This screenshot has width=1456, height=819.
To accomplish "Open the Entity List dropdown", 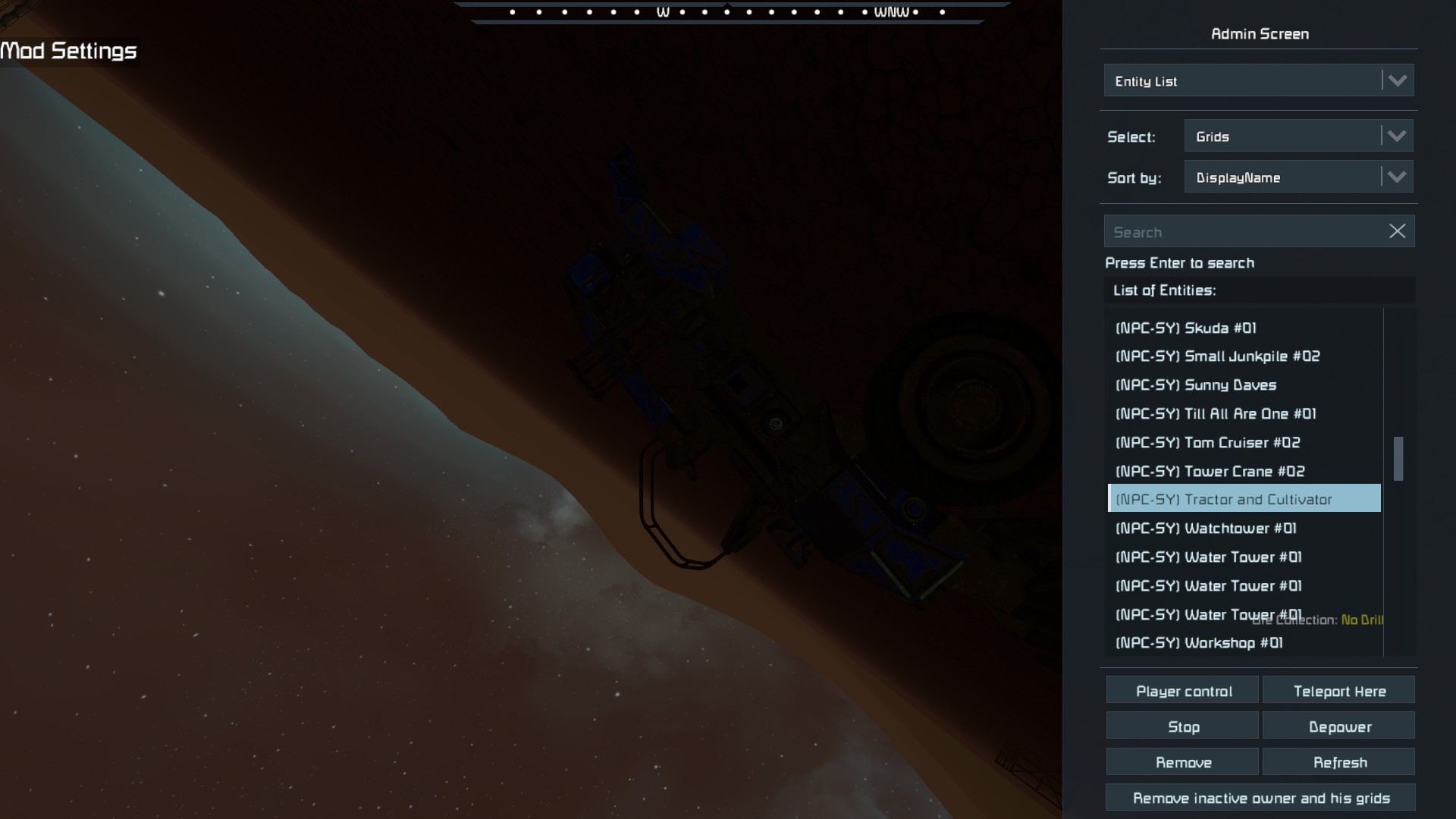I will tap(1258, 80).
